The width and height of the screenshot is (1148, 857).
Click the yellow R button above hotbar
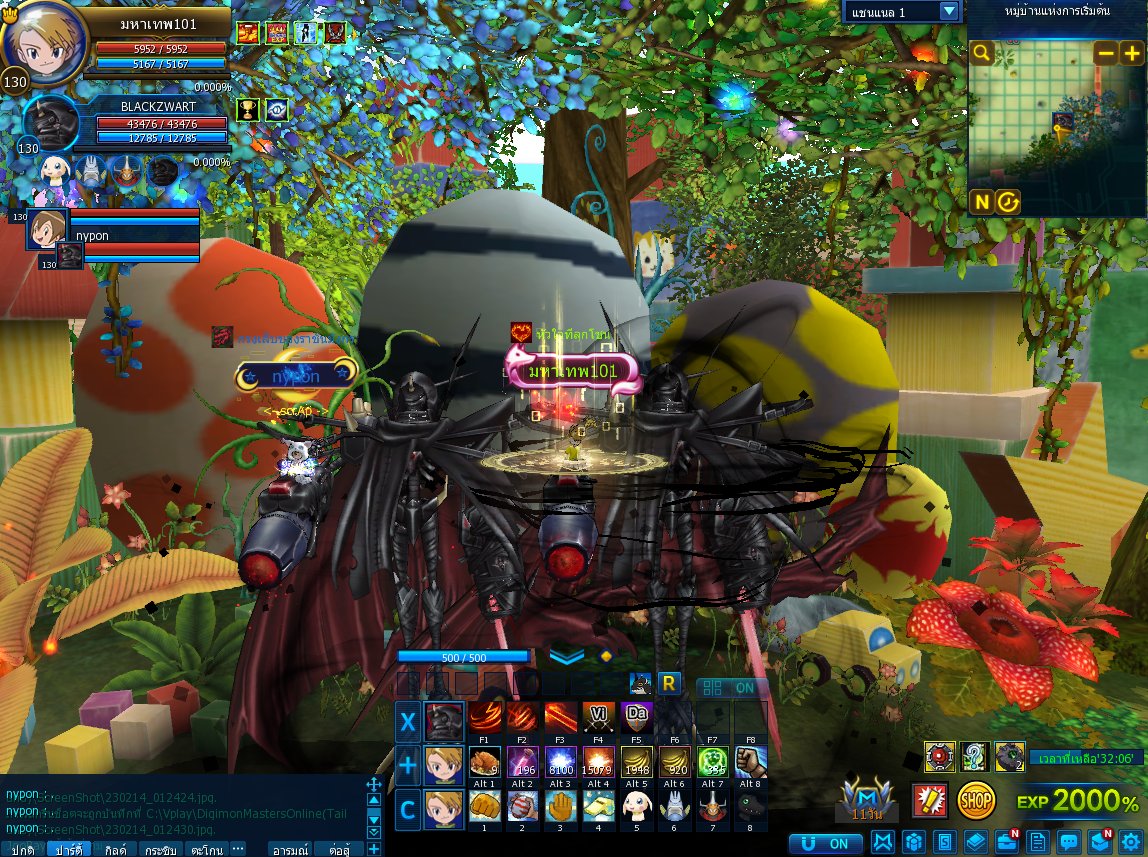[x=669, y=684]
